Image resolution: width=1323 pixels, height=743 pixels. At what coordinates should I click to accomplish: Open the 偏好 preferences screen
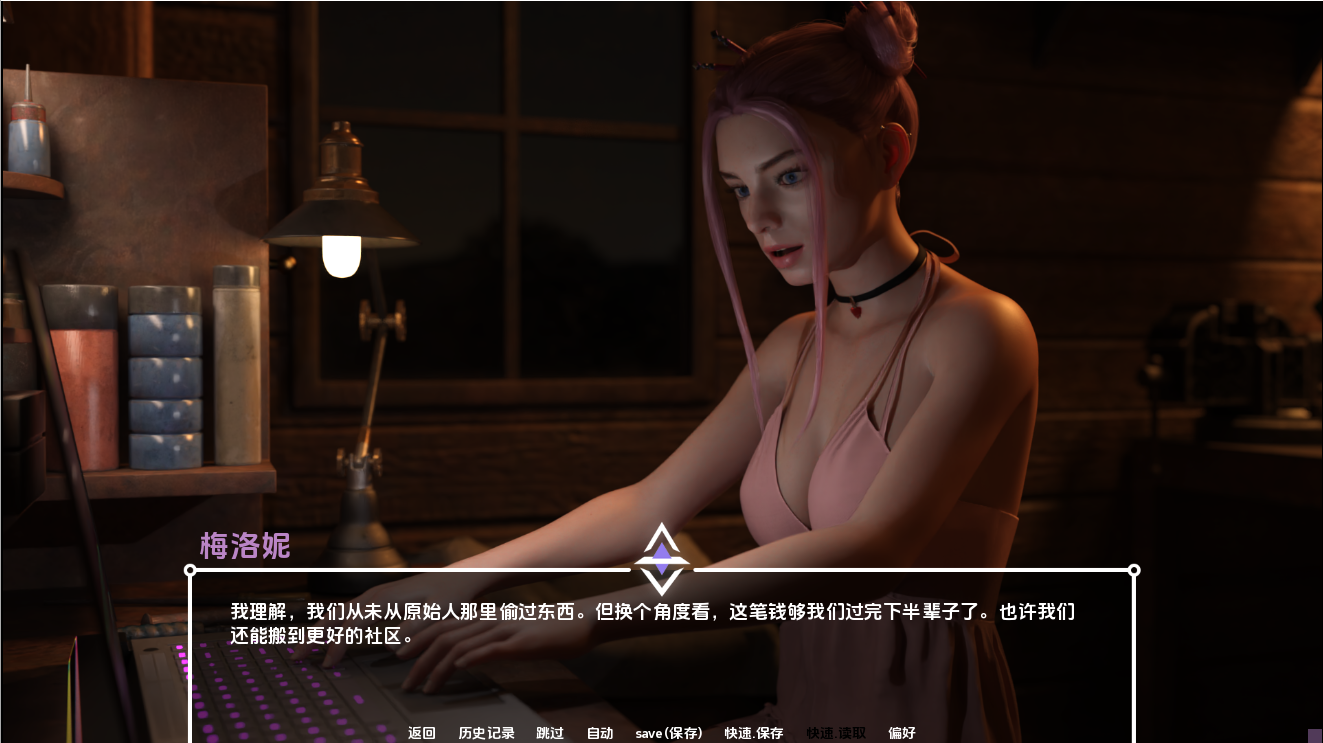tap(903, 732)
